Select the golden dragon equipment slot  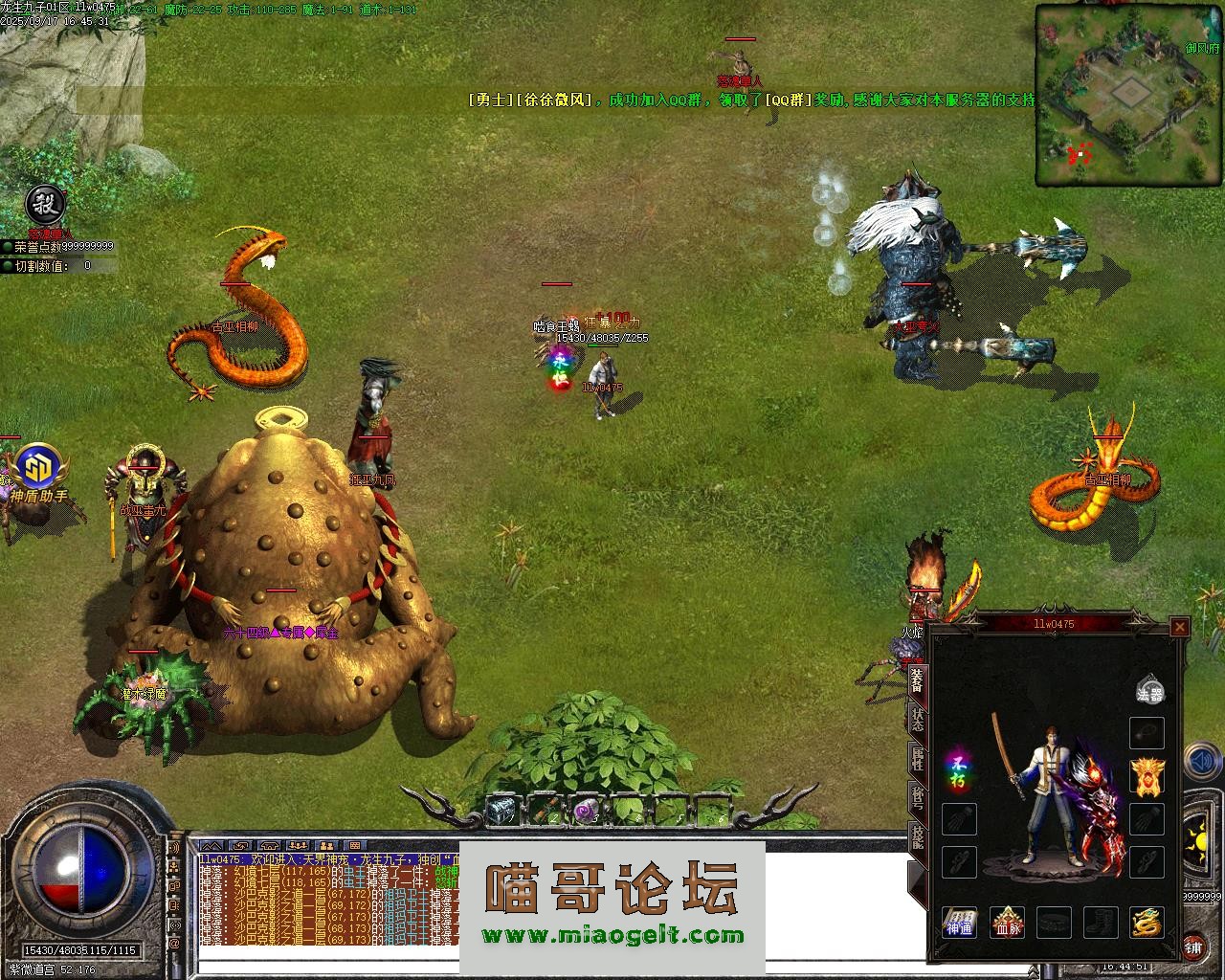point(1147,924)
